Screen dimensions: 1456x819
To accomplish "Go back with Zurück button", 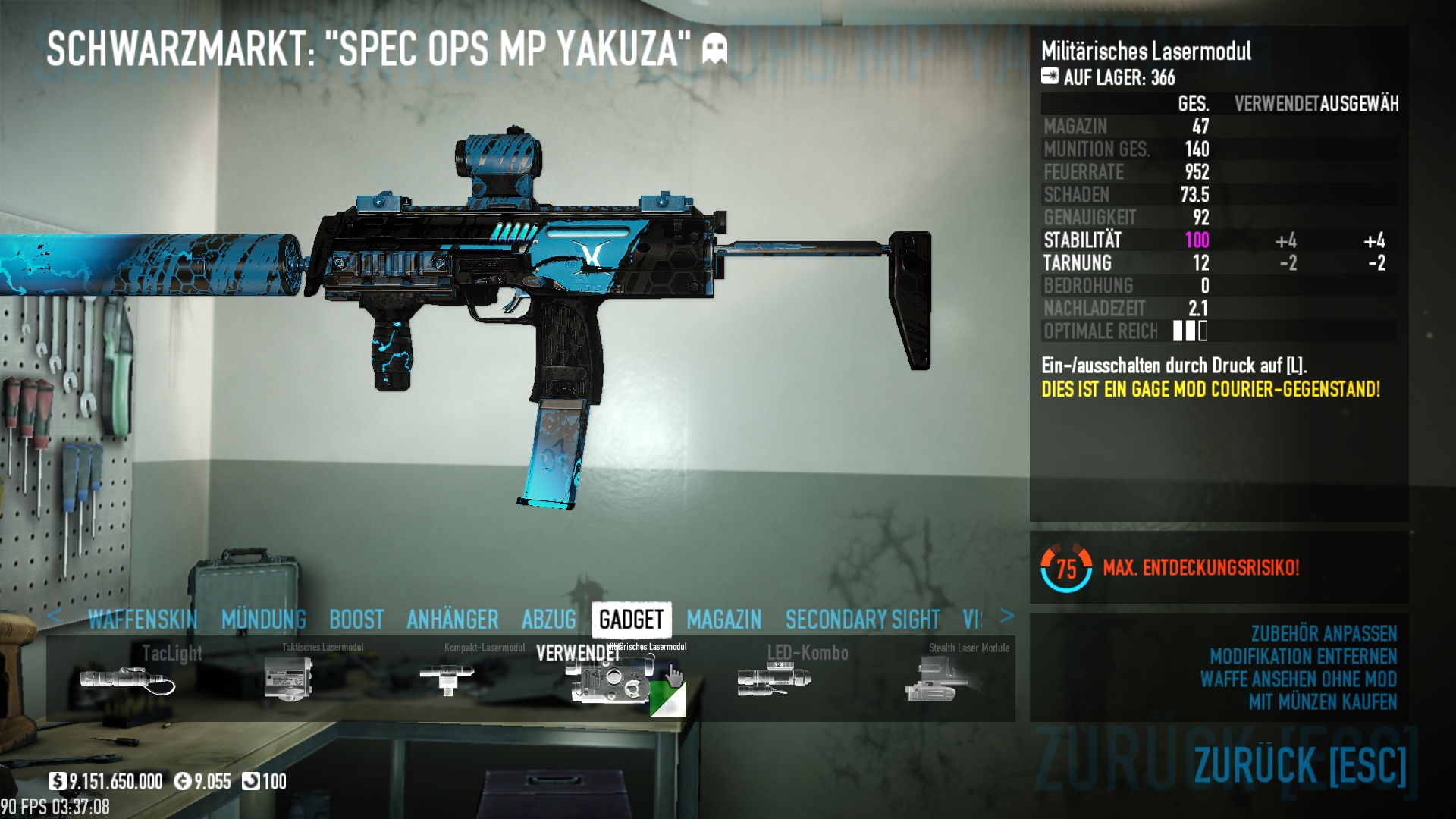I will [x=1300, y=764].
